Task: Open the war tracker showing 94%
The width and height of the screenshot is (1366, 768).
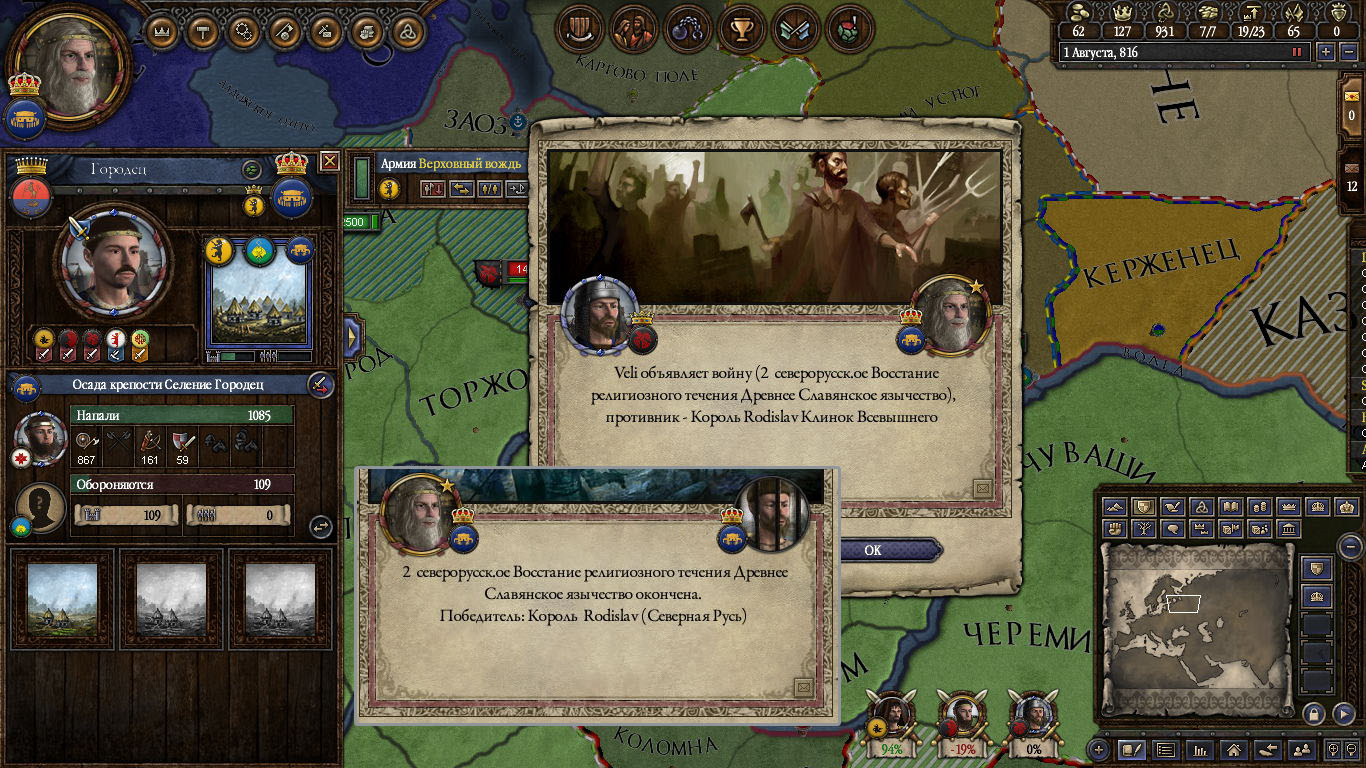Action: pyautogui.click(x=891, y=722)
